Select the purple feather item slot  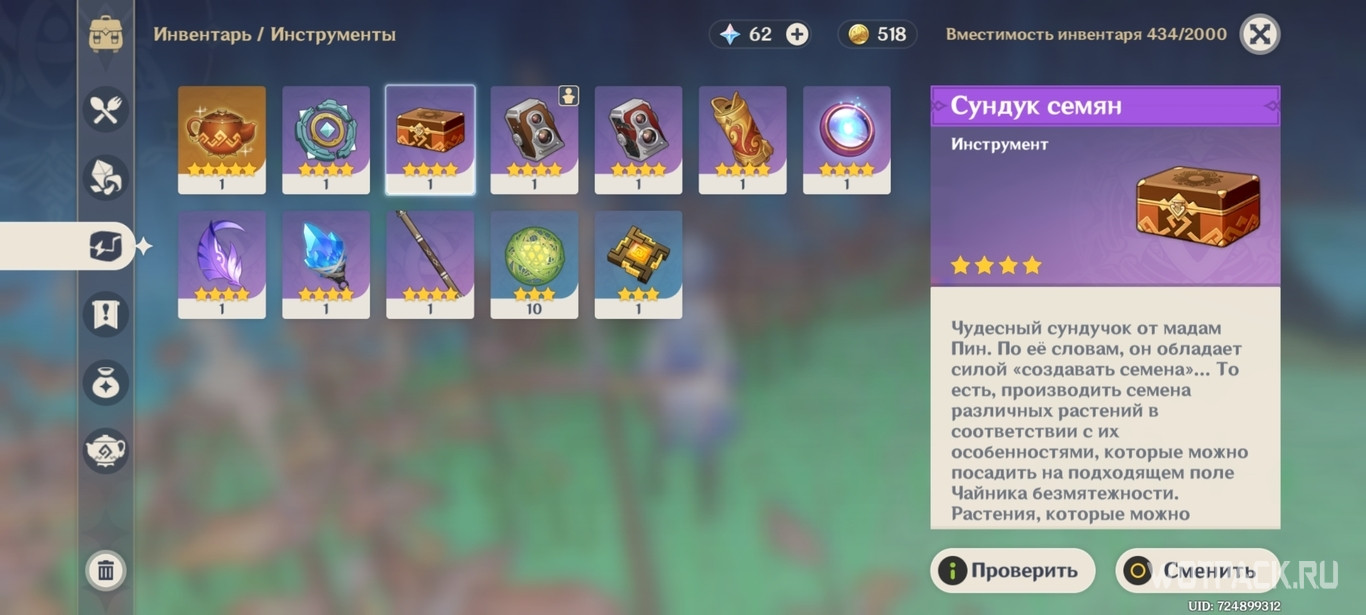[222, 264]
